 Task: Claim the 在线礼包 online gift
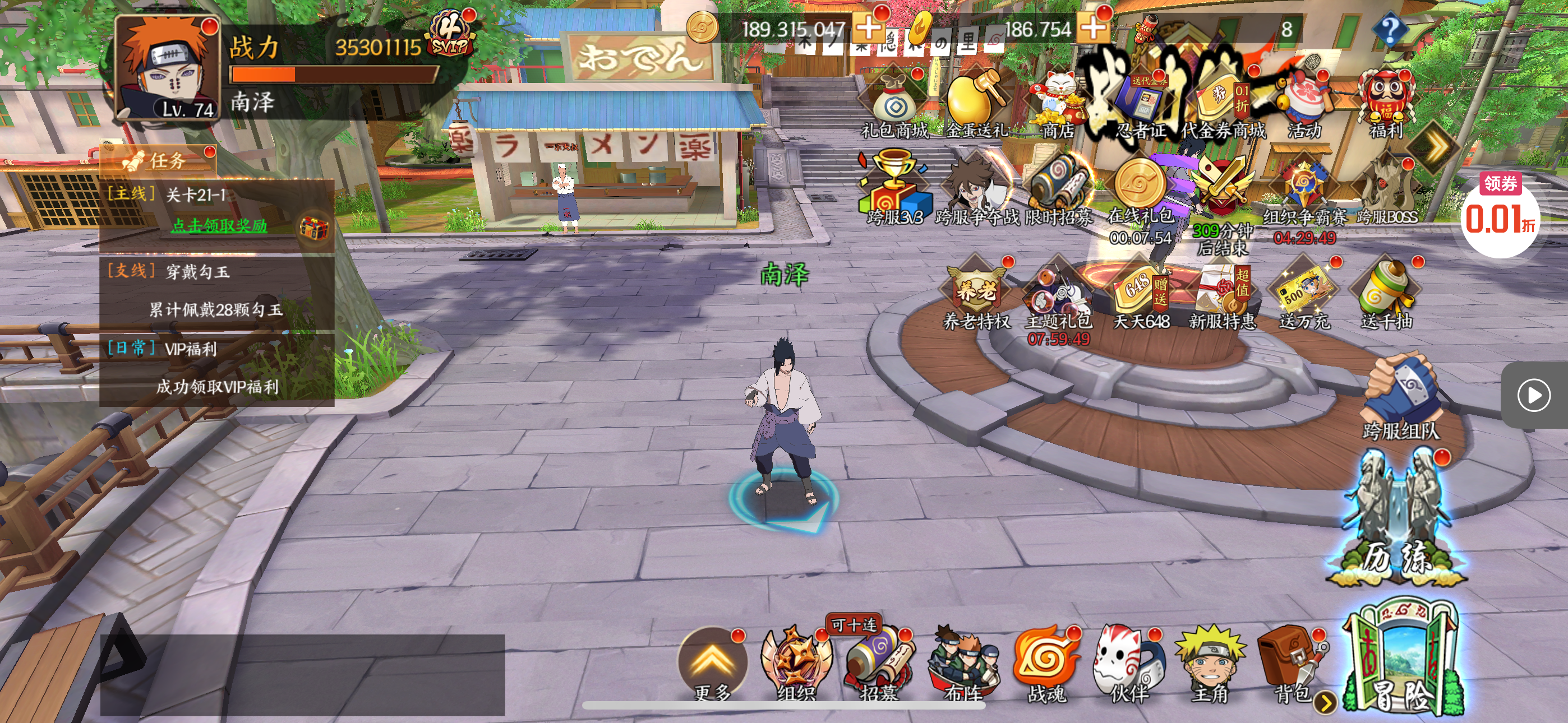point(1140,194)
